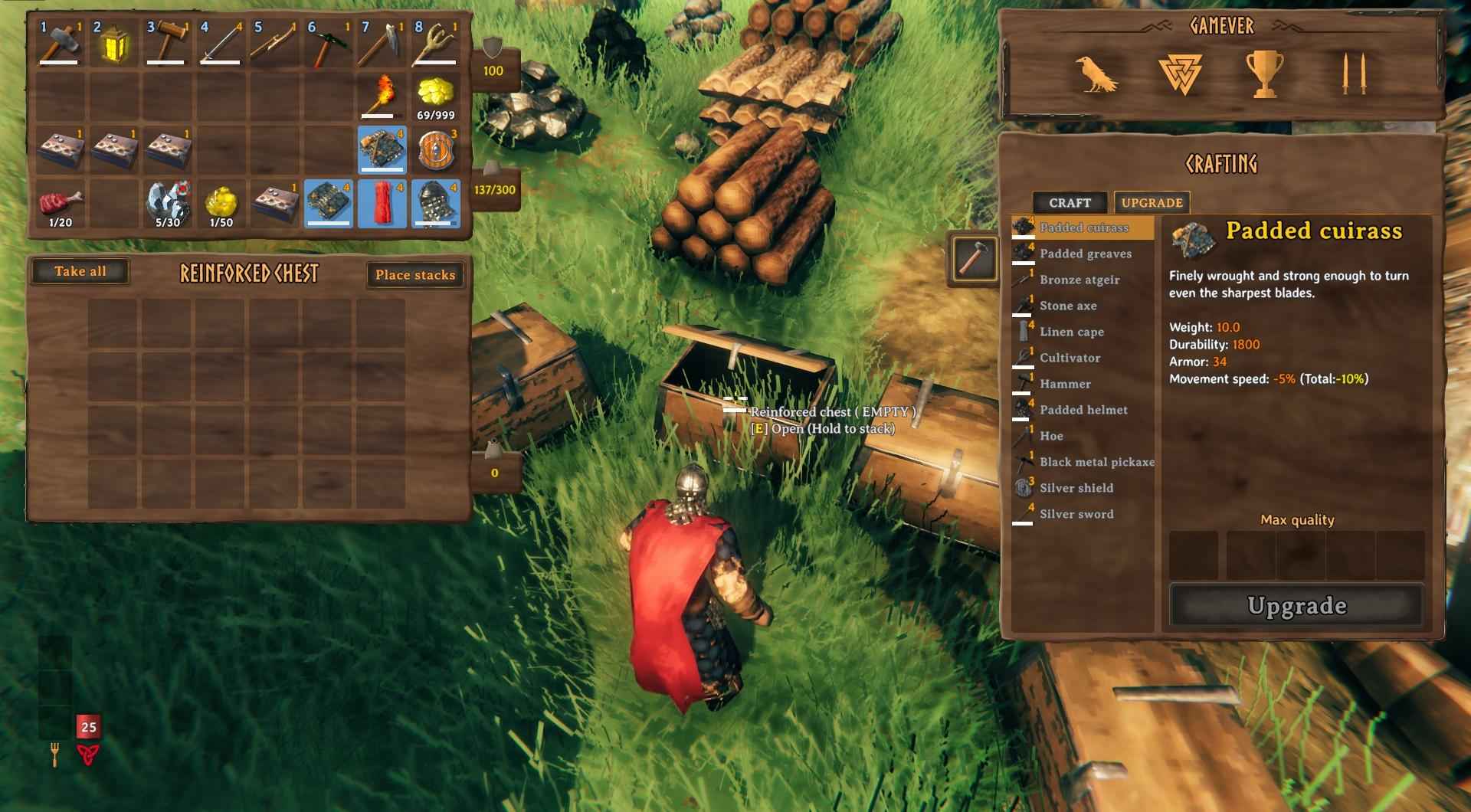Screen dimensions: 1471x812
Task: Click the valknut skills icon
Action: 1179,75
